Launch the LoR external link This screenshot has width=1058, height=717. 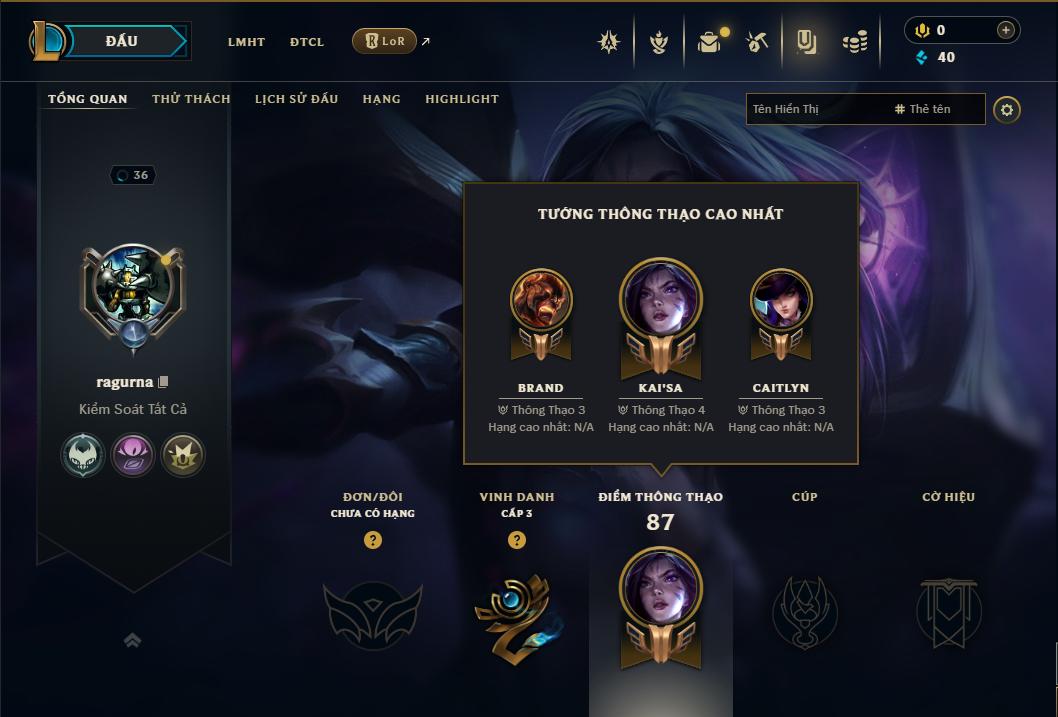385,41
